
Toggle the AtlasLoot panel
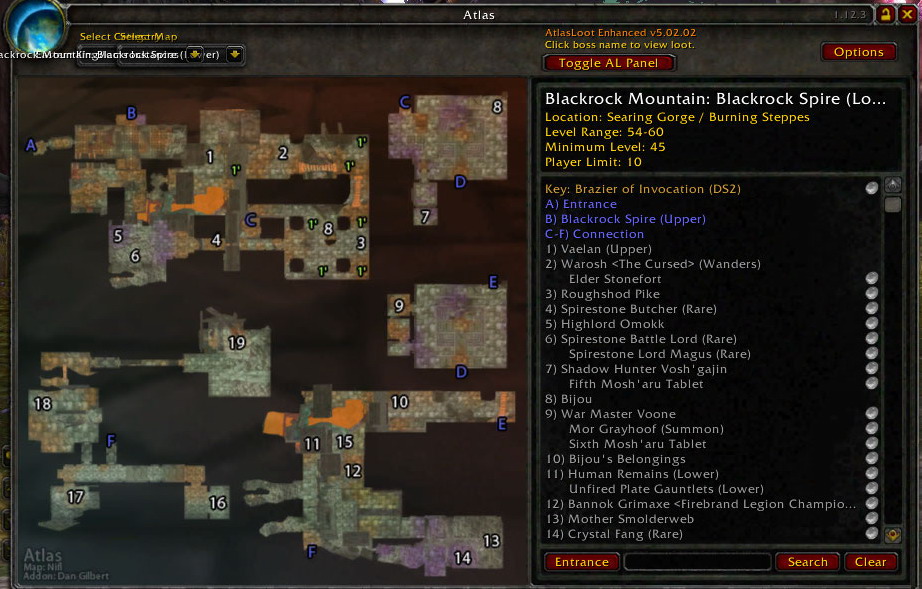[610, 62]
